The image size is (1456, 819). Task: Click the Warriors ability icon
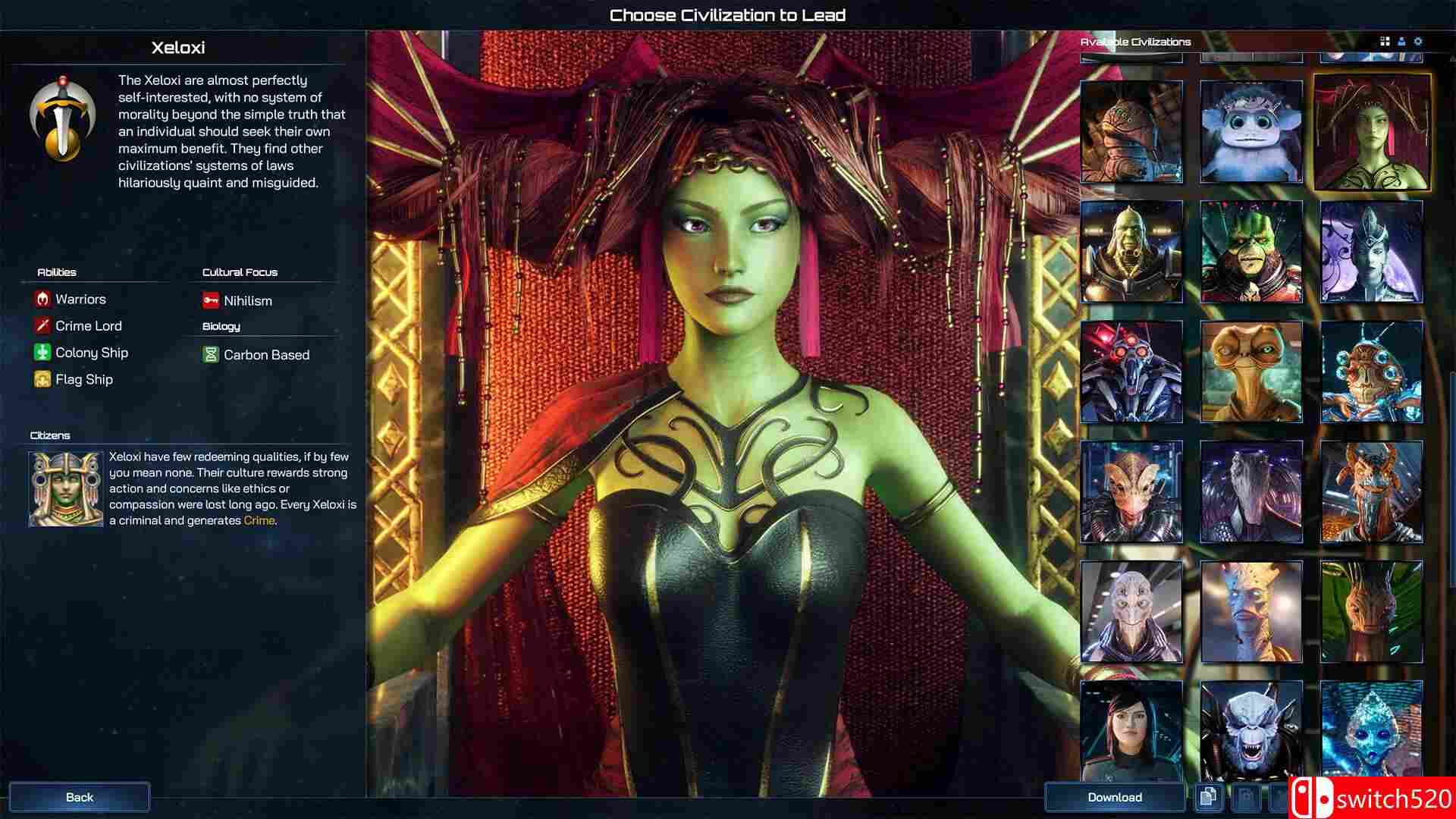42,299
